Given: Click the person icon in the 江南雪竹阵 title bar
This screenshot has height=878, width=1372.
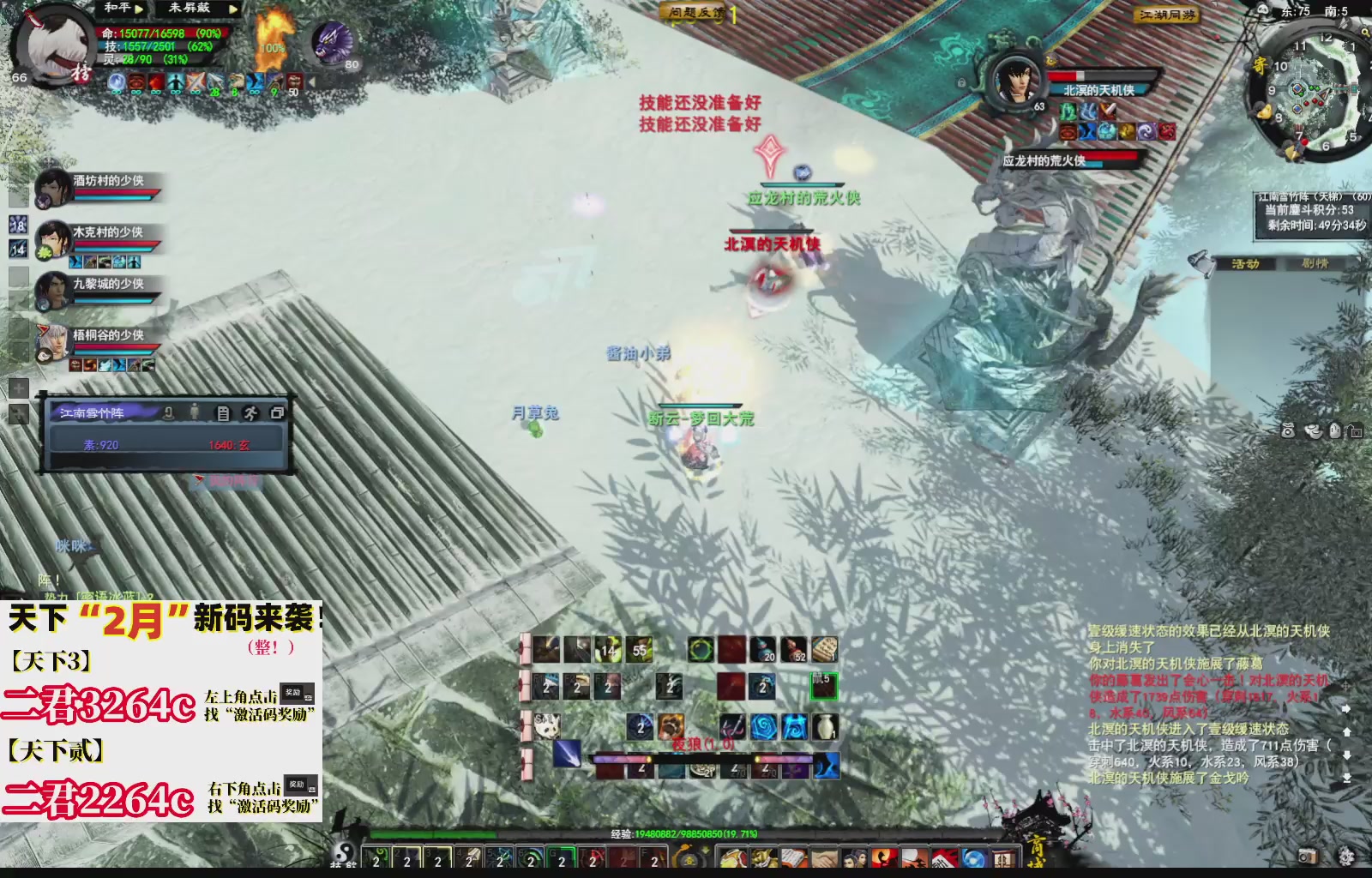Looking at the screenshot, I should pos(195,412).
